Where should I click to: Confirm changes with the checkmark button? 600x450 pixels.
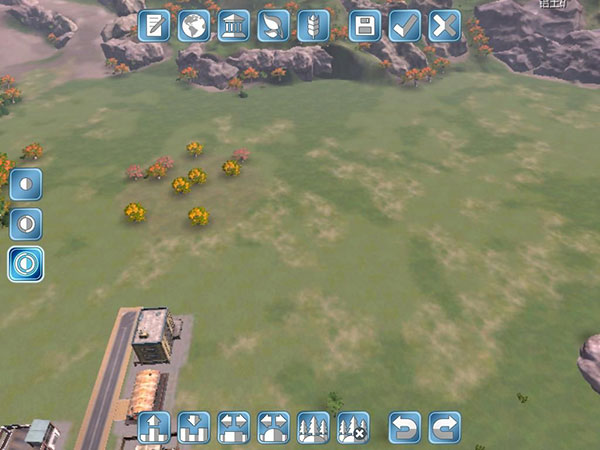(x=405, y=25)
